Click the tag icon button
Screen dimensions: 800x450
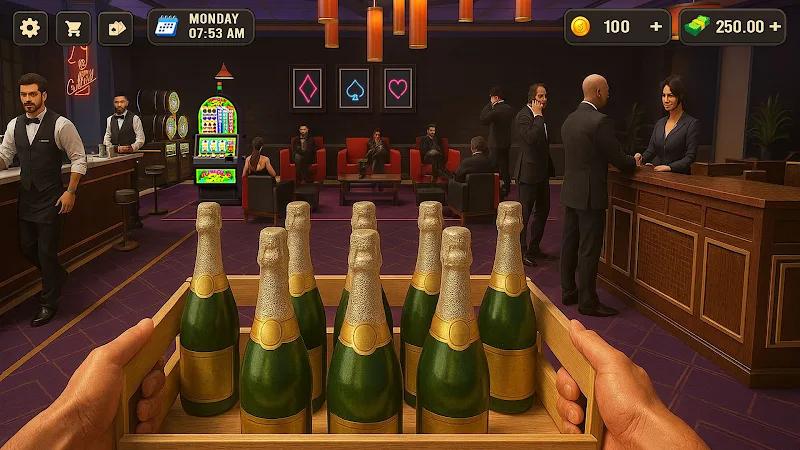[115, 27]
